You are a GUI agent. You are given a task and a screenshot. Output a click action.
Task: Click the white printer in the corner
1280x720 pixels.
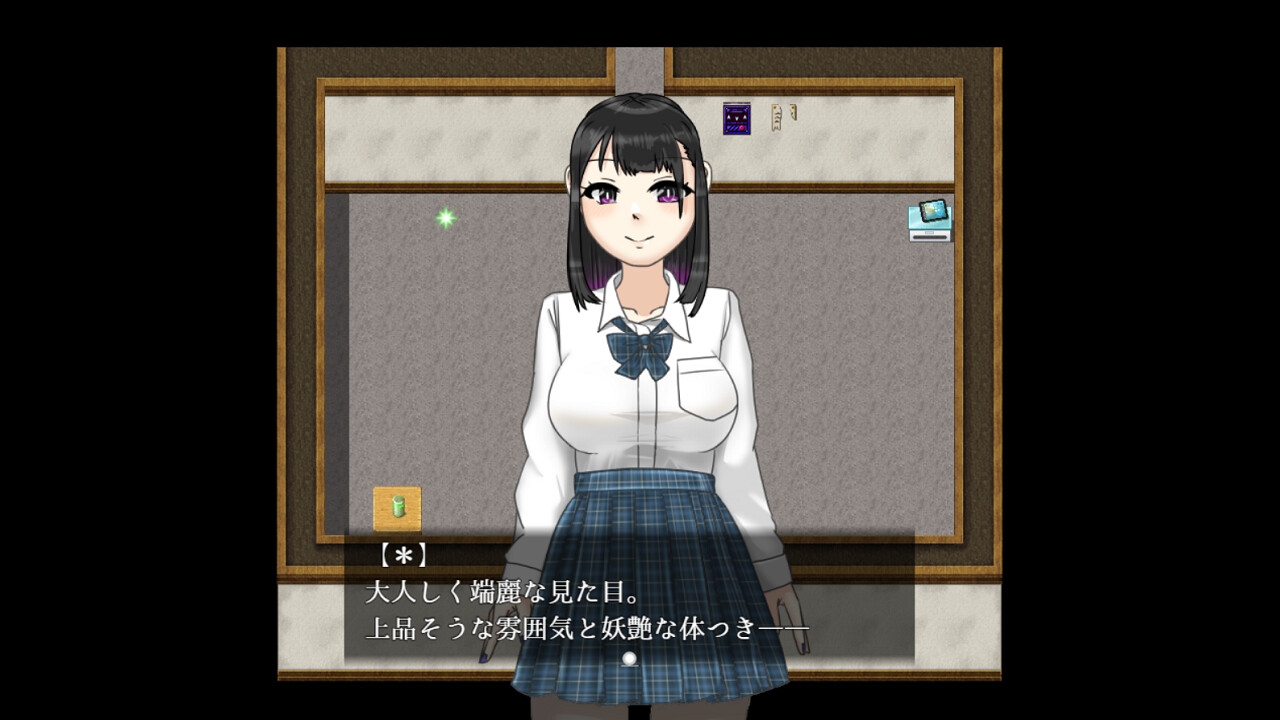929,235
